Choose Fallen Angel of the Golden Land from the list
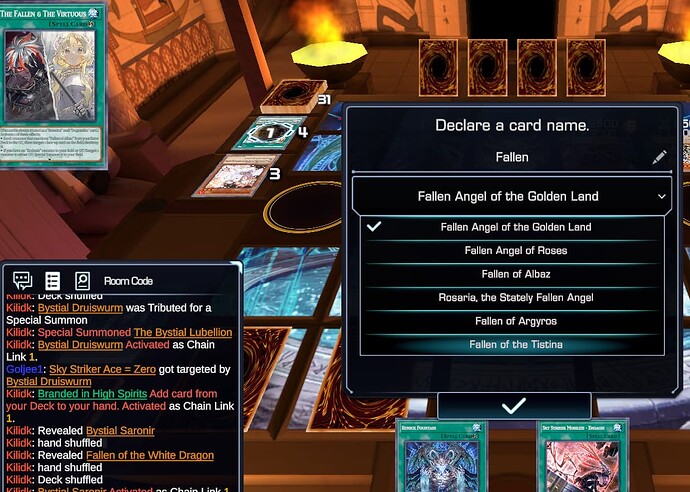Image resolution: width=690 pixels, height=492 pixels. [515, 227]
